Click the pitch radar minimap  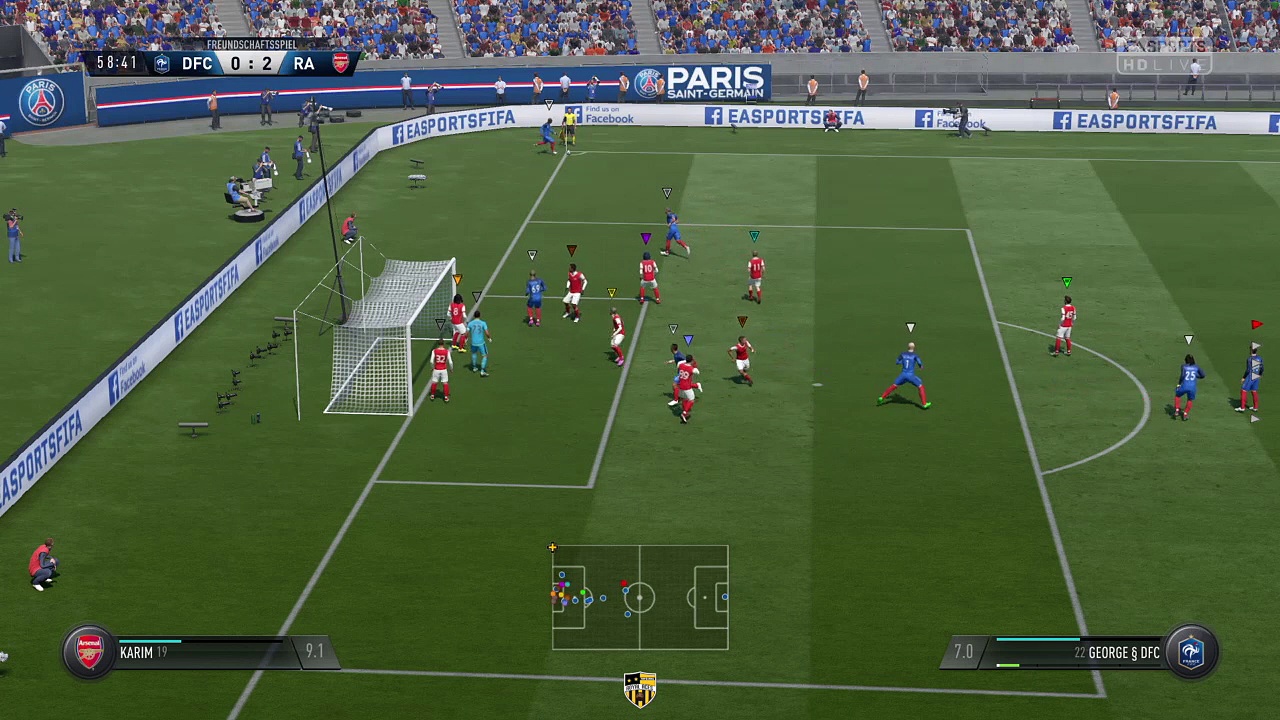tap(640, 598)
